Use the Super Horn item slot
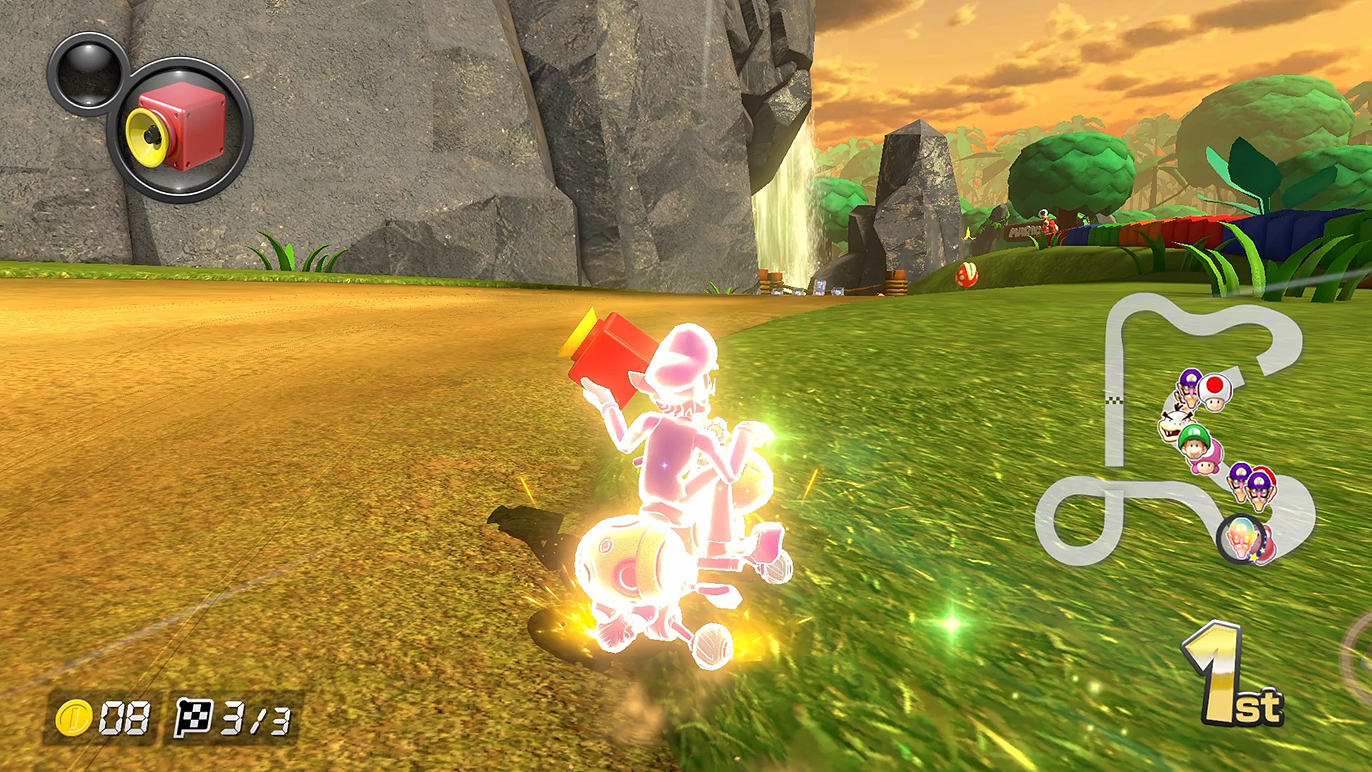Viewport: 1372px width, 772px height. 180,130
